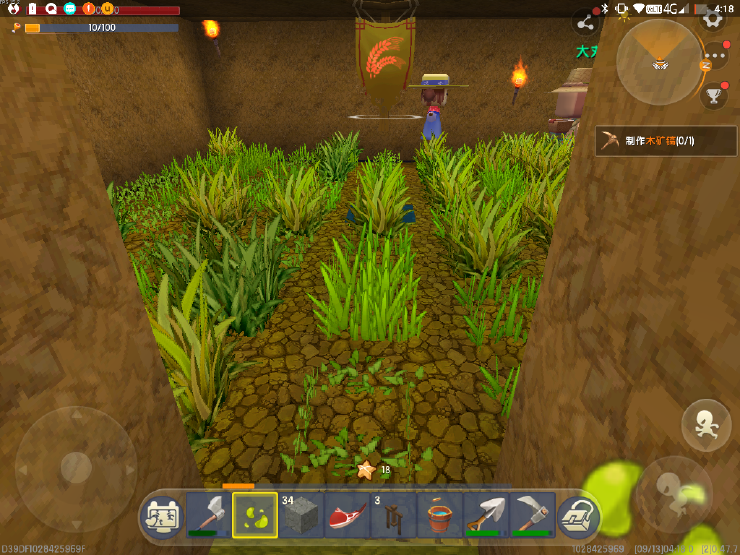Select the water bucket slot

tap(439, 514)
